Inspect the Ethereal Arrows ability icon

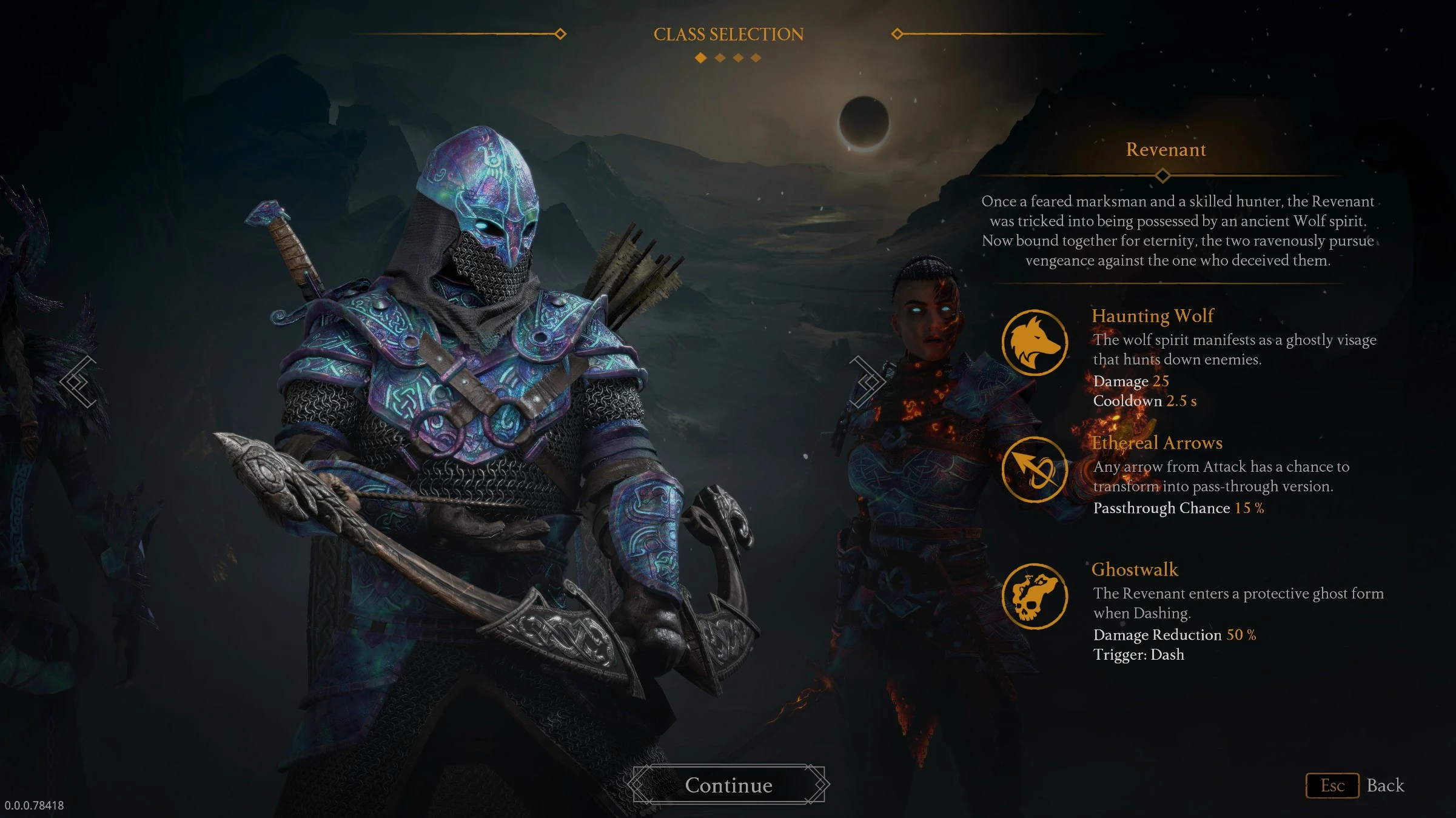[1035, 469]
